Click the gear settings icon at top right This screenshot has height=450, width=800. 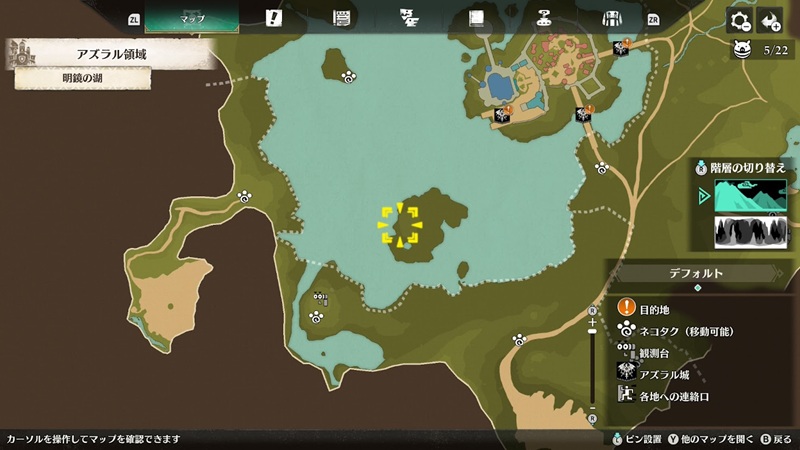pos(739,21)
